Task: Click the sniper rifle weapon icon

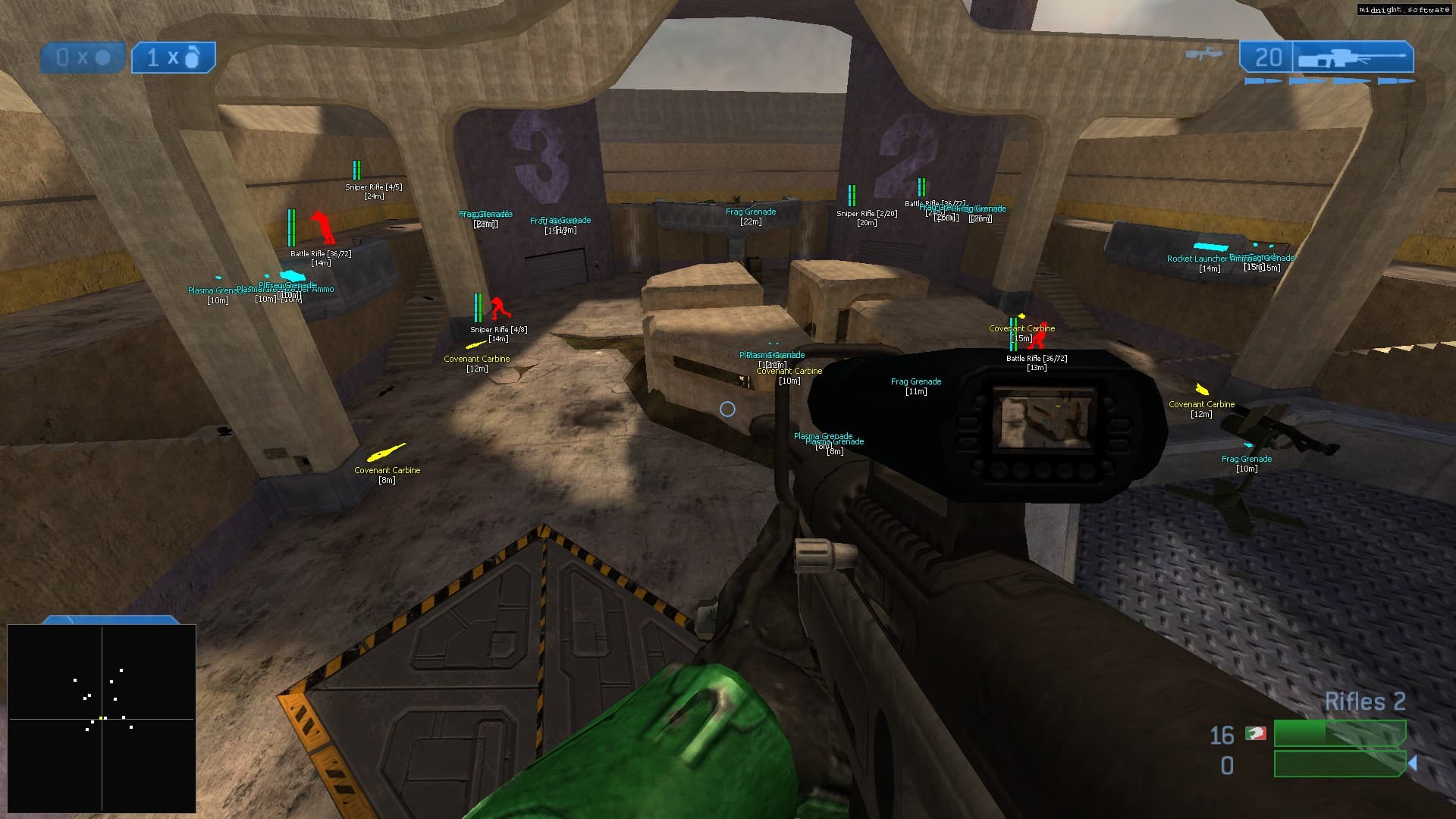Action: point(1353,58)
